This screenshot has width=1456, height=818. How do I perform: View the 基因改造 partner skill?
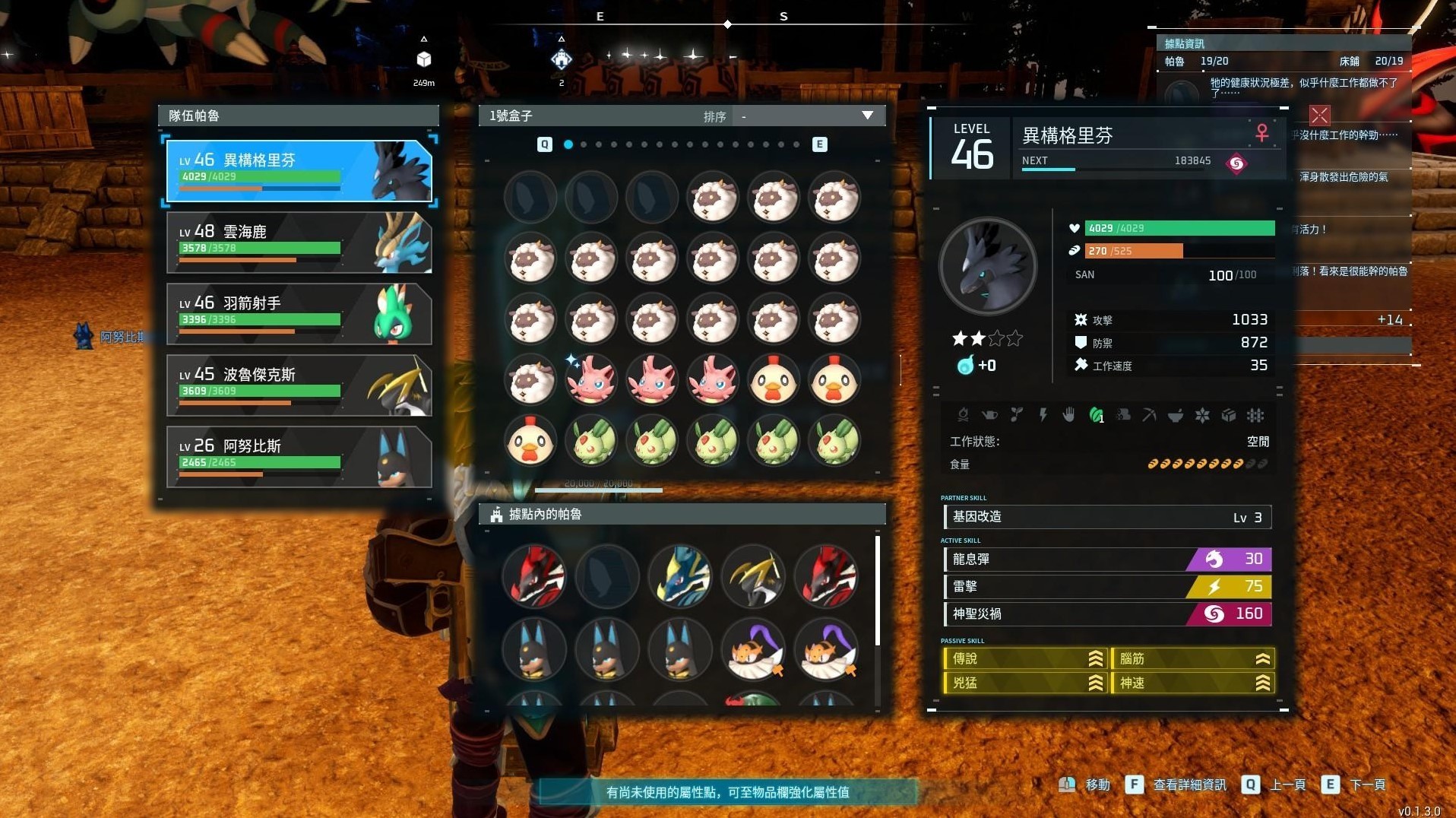[1106, 517]
